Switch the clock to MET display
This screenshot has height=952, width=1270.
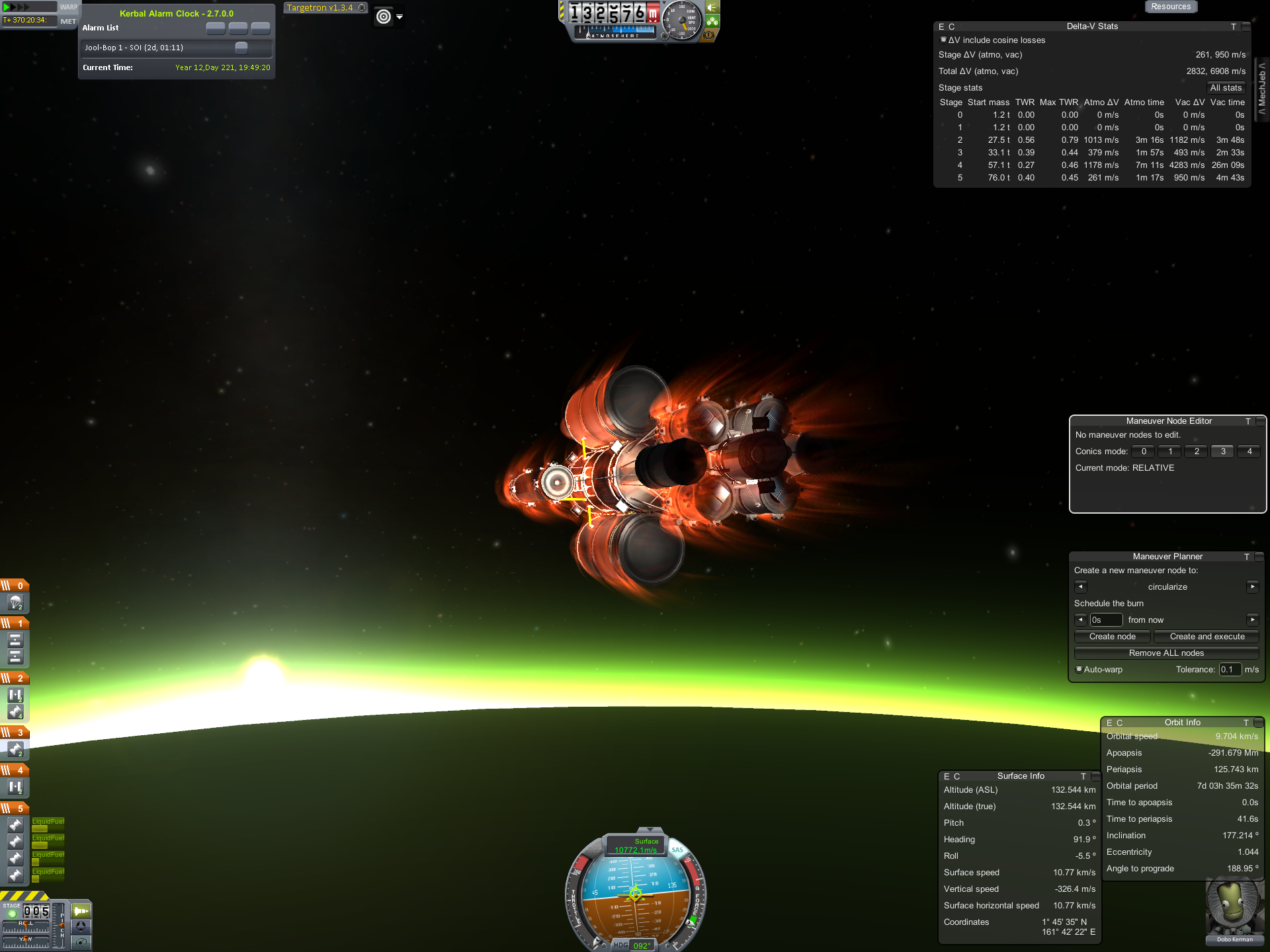68,21
